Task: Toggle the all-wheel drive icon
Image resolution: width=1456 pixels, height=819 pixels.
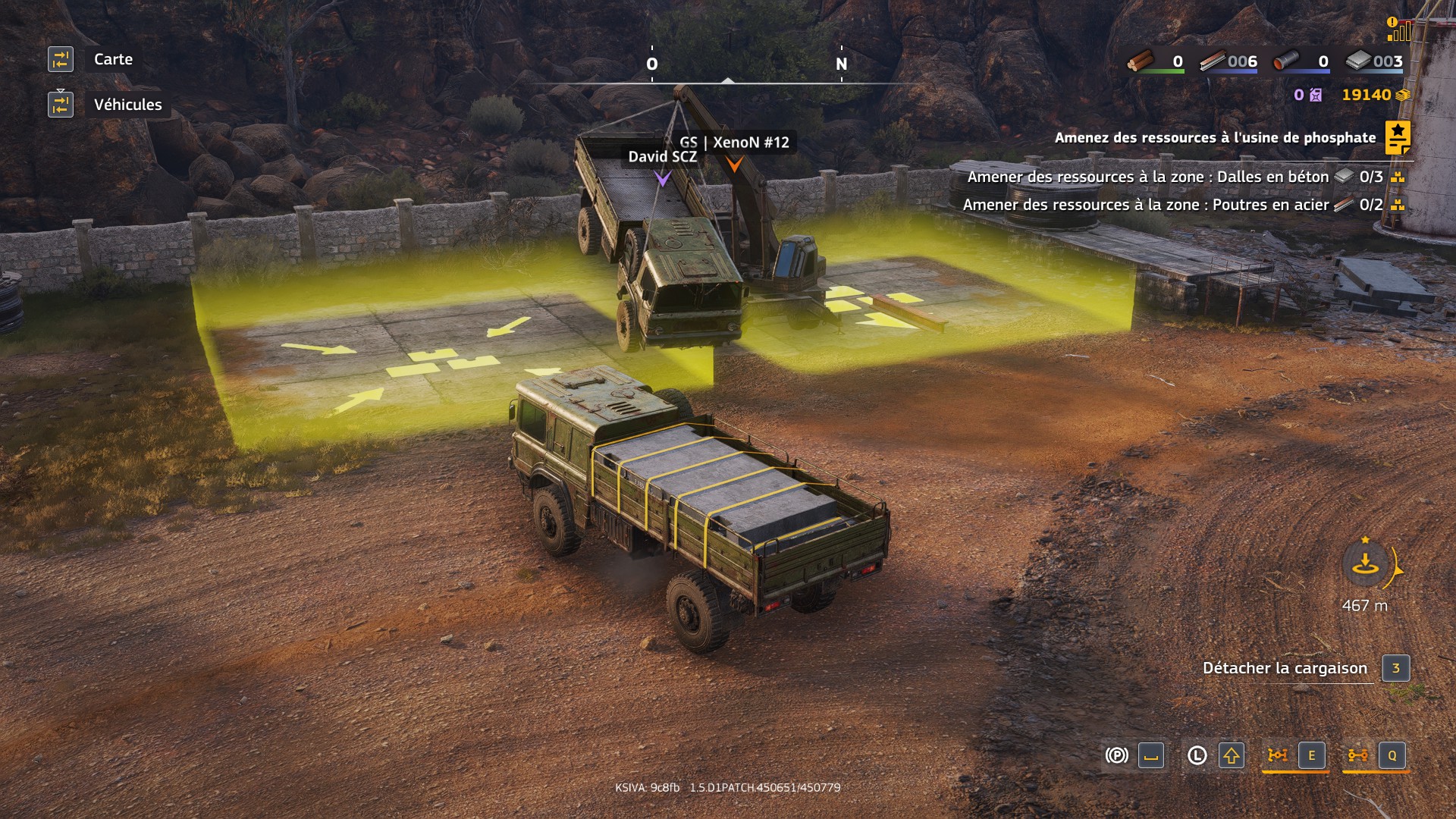Action: coord(1357,755)
